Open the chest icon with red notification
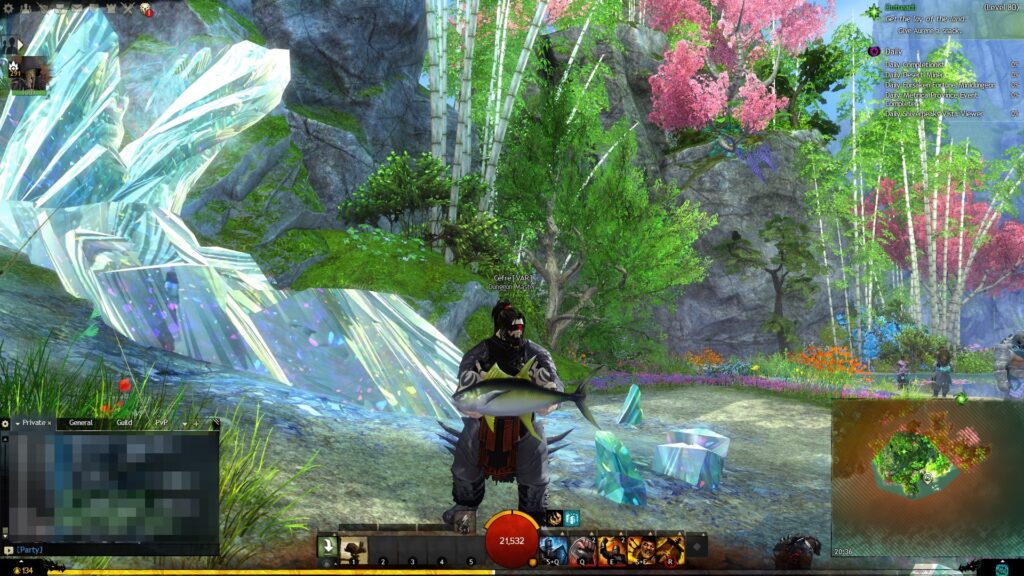This screenshot has height=576, width=1024. point(144,9)
